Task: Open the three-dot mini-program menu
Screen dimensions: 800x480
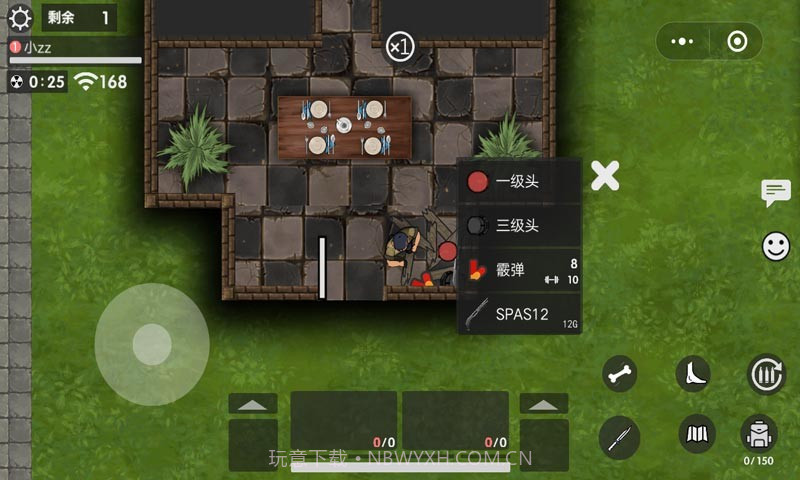Action: tap(683, 41)
